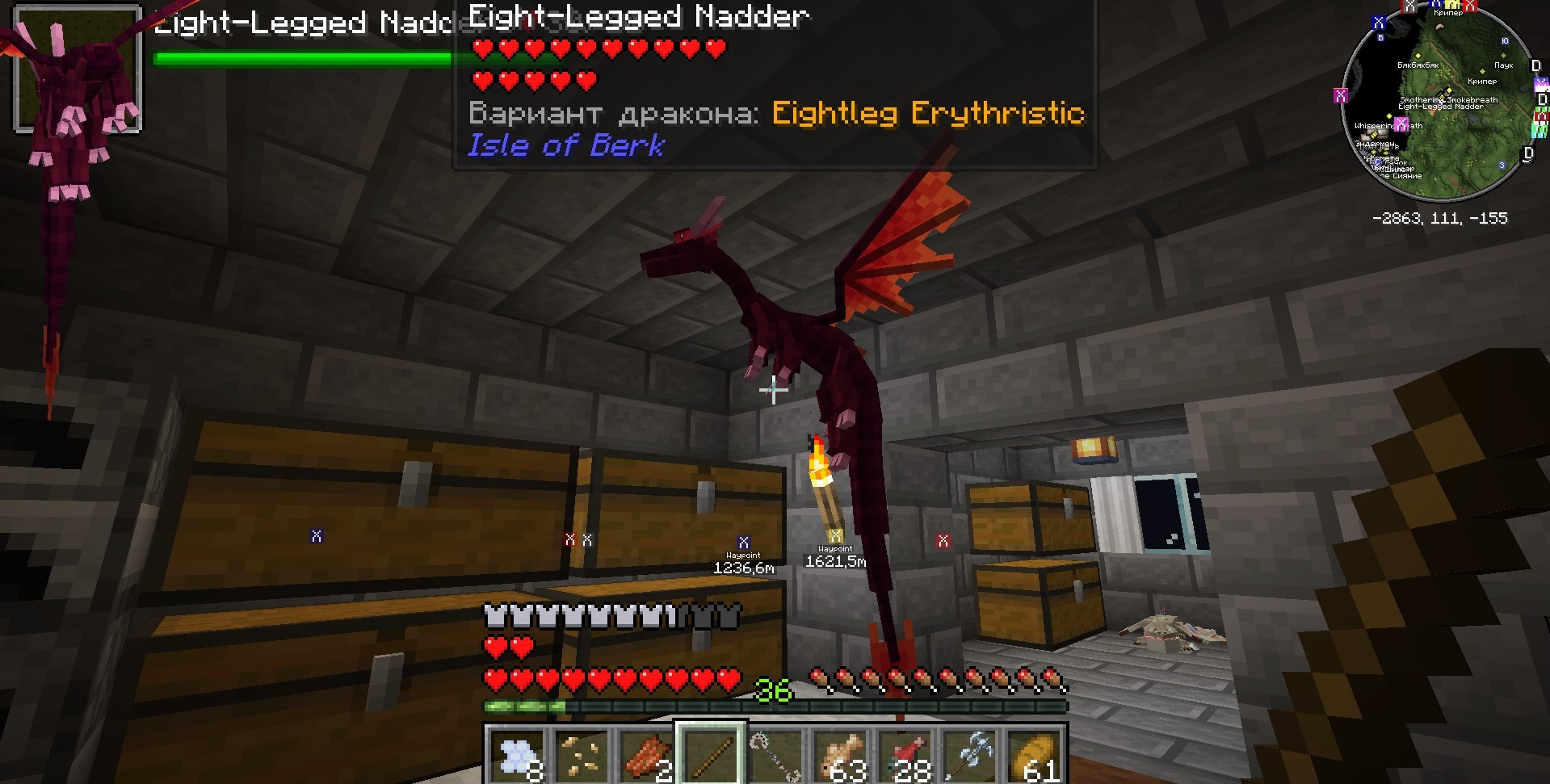This screenshot has width=1550, height=784.
Task: Select the bread stack in the hotbar
Action: [x=1035, y=755]
